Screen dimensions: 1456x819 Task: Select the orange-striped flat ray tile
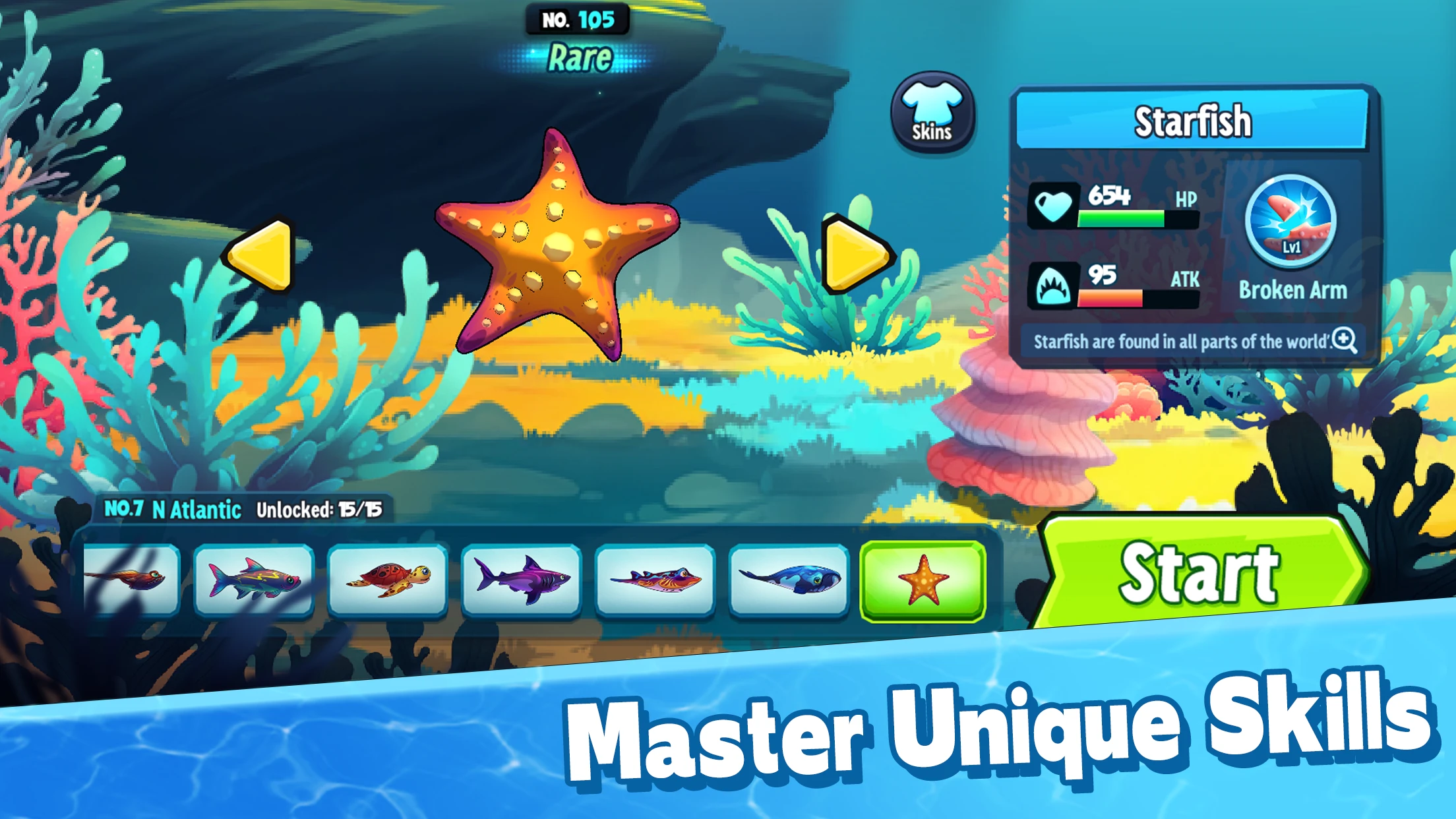[655, 580]
